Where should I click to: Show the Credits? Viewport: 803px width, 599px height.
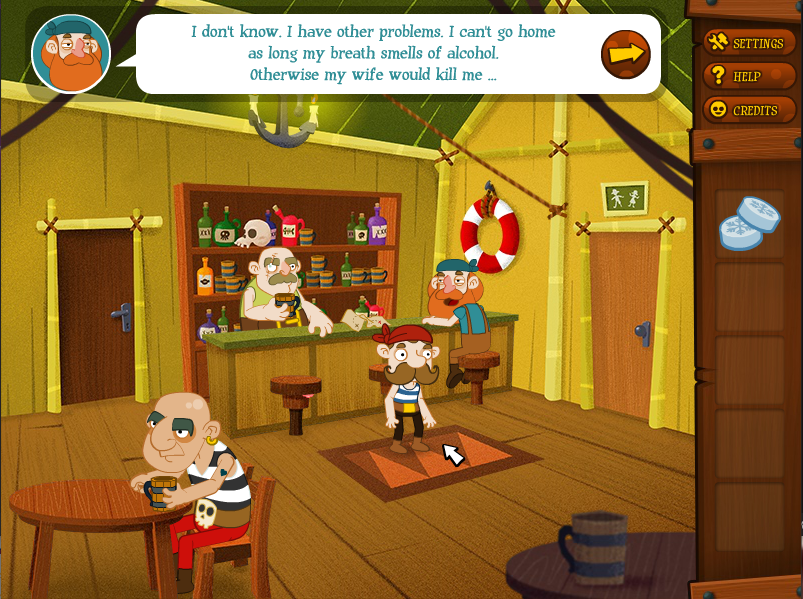point(745,110)
